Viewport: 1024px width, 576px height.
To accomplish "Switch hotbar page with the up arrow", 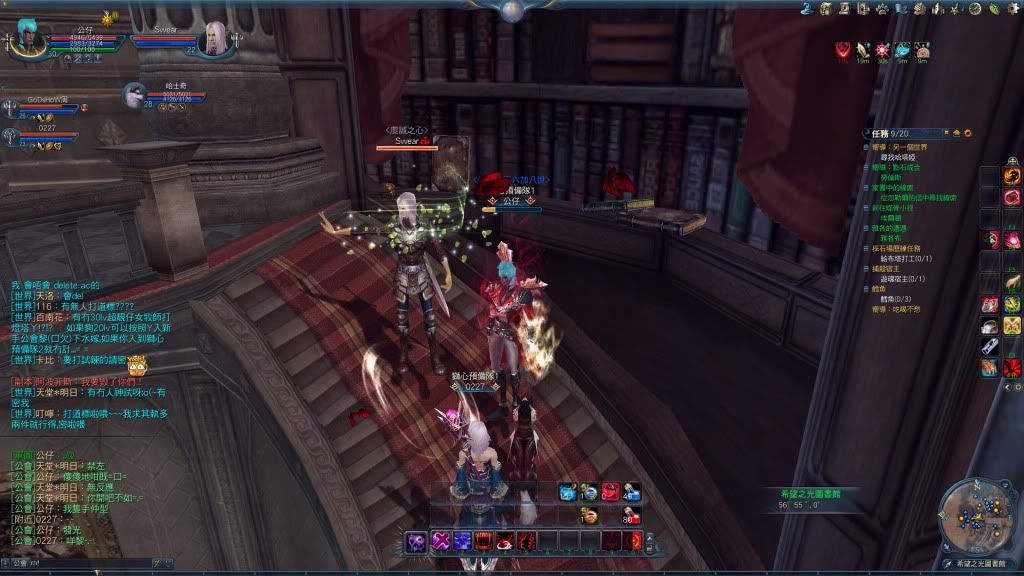I will pyautogui.click(x=649, y=535).
